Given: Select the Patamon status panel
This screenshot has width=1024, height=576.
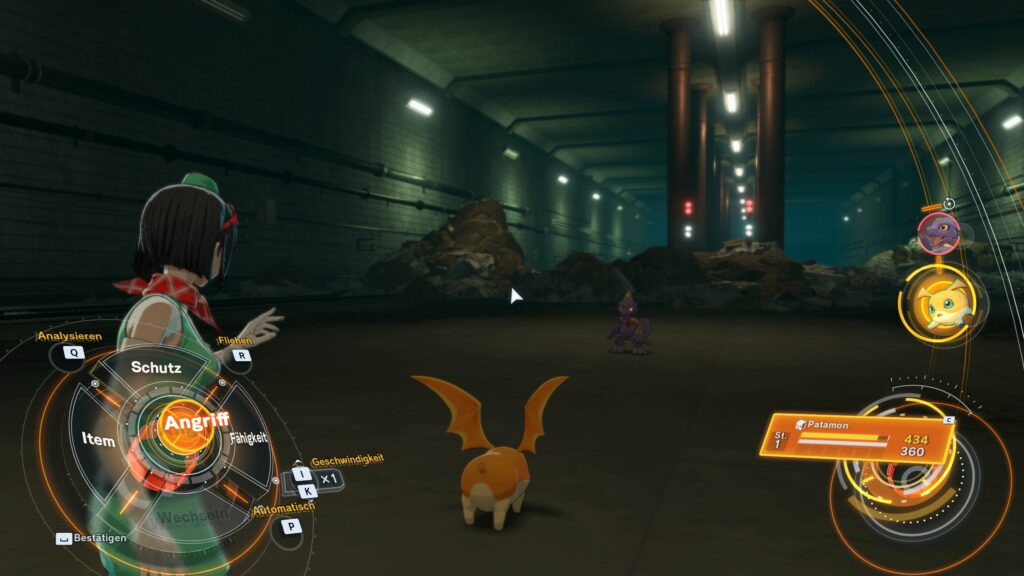Looking at the screenshot, I should (862, 440).
